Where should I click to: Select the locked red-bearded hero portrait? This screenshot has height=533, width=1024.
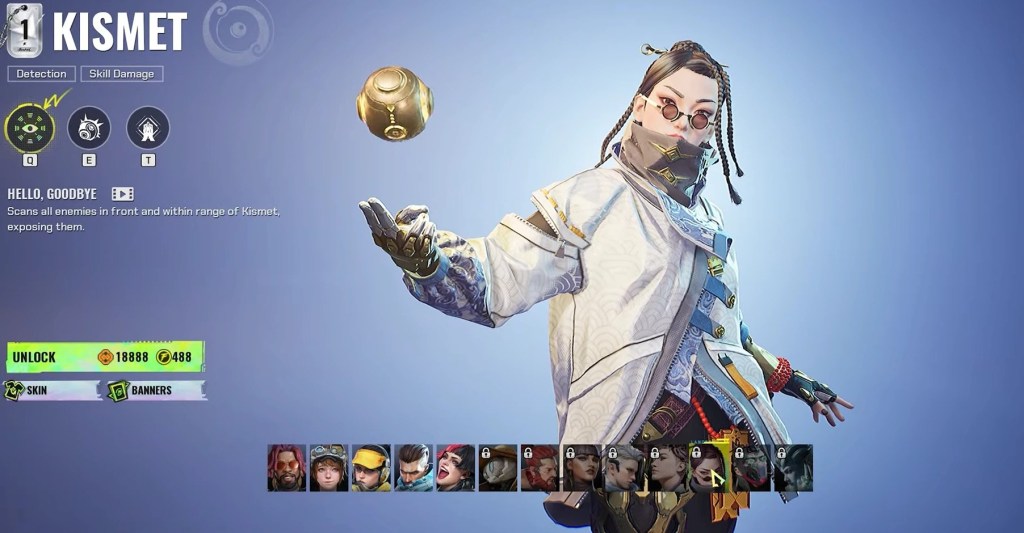(x=539, y=468)
